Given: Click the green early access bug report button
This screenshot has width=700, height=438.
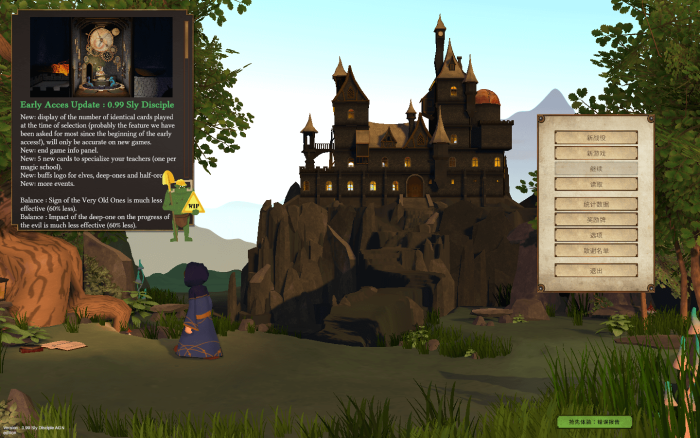Looking at the screenshot, I should click(x=595, y=422).
